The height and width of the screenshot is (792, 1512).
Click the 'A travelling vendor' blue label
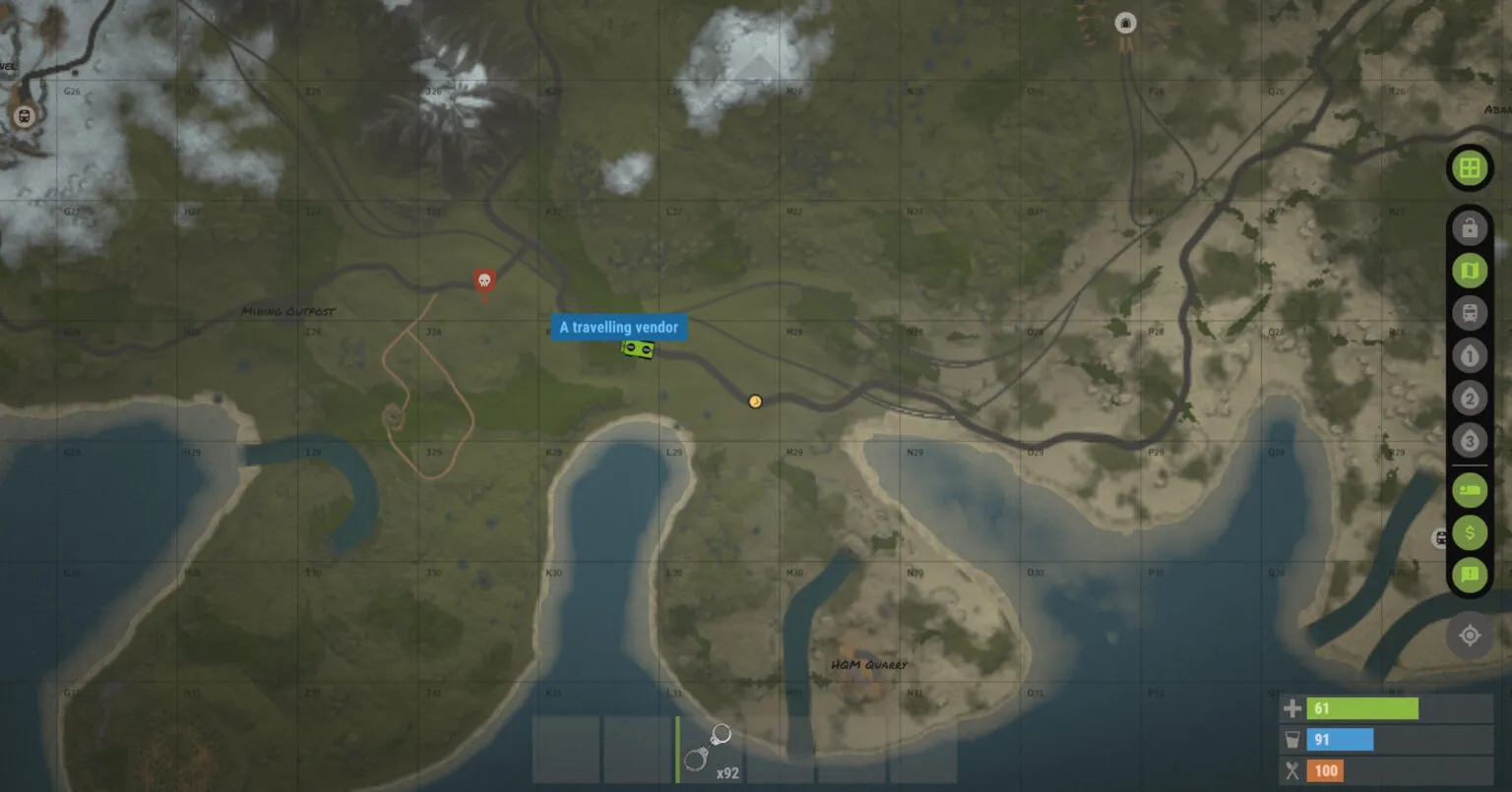618,327
